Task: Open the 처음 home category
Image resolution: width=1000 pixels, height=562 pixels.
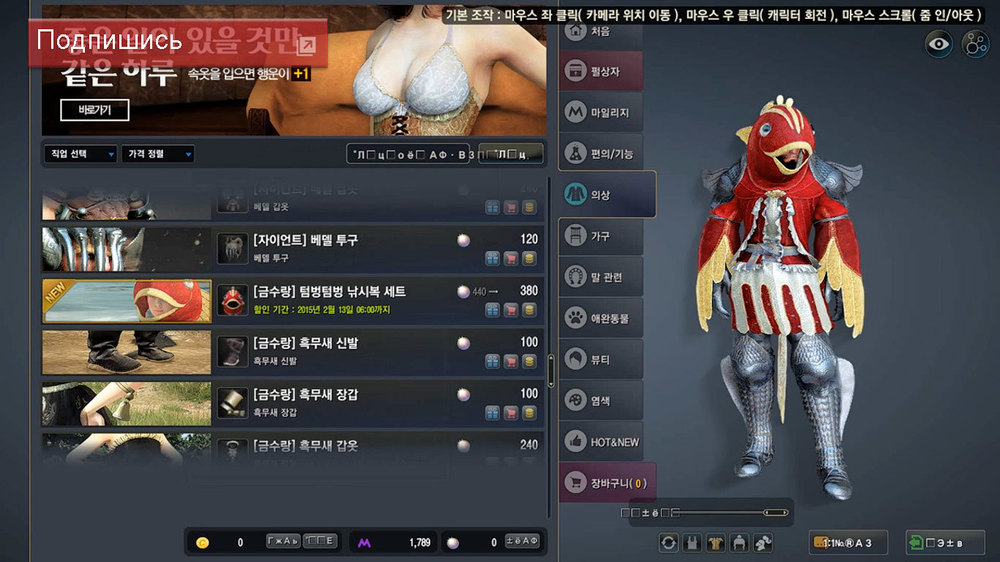Action: 600,32
